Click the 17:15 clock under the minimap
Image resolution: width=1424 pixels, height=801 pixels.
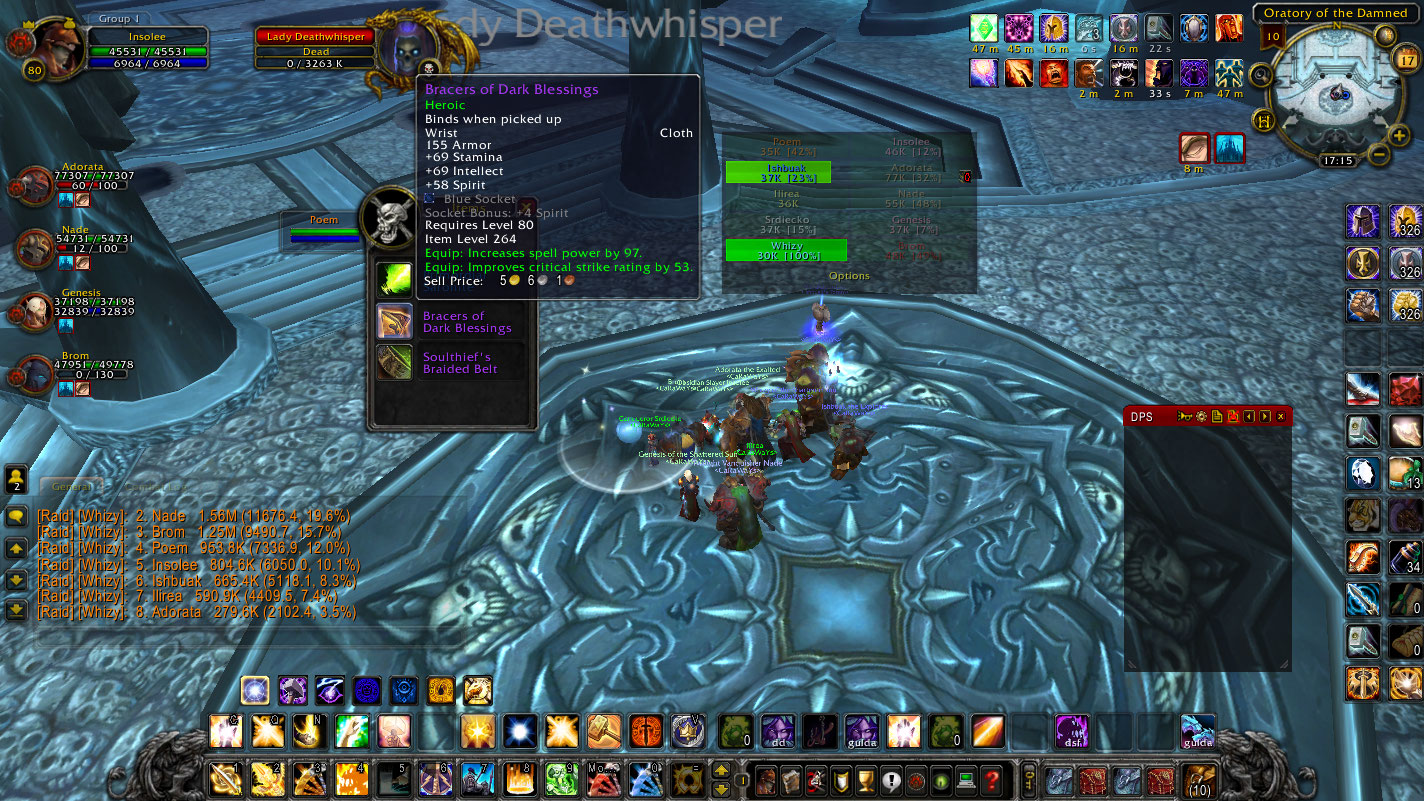coord(1339,159)
